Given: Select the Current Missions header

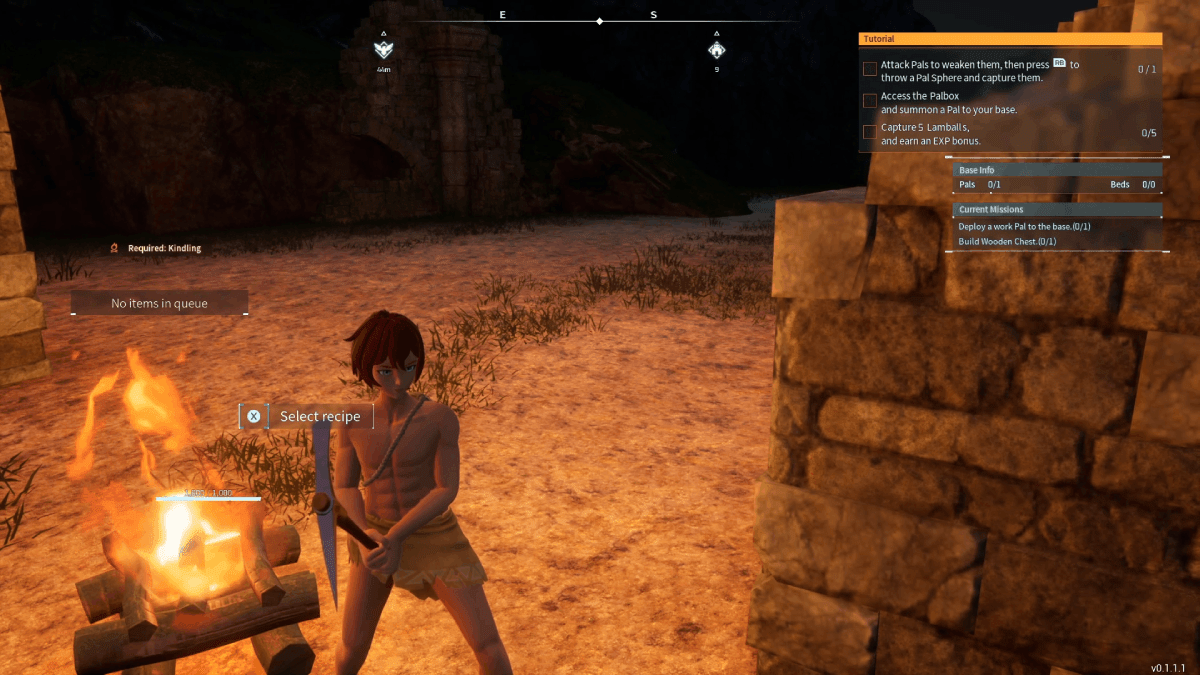Looking at the screenshot, I should [x=1057, y=210].
